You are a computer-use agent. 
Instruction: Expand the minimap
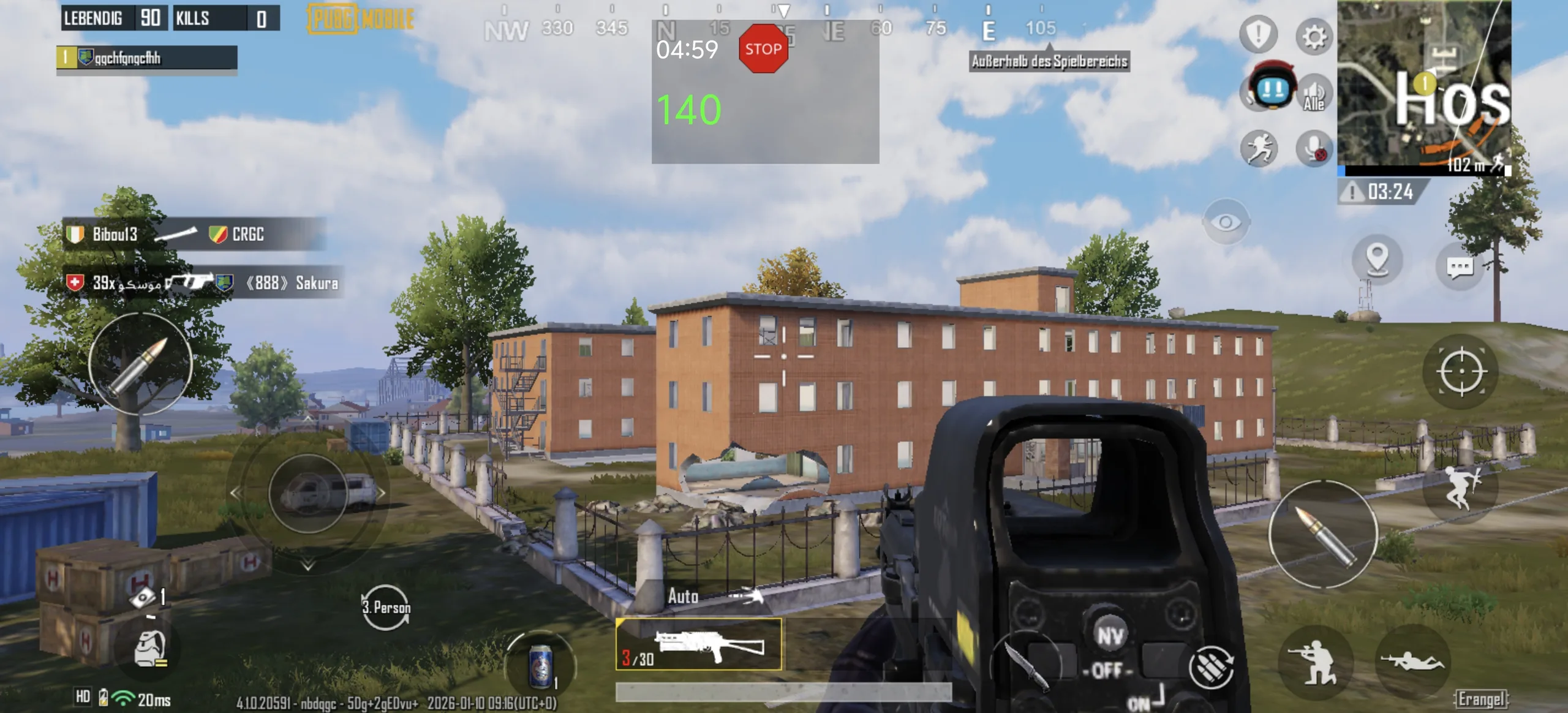tap(1423, 85)
